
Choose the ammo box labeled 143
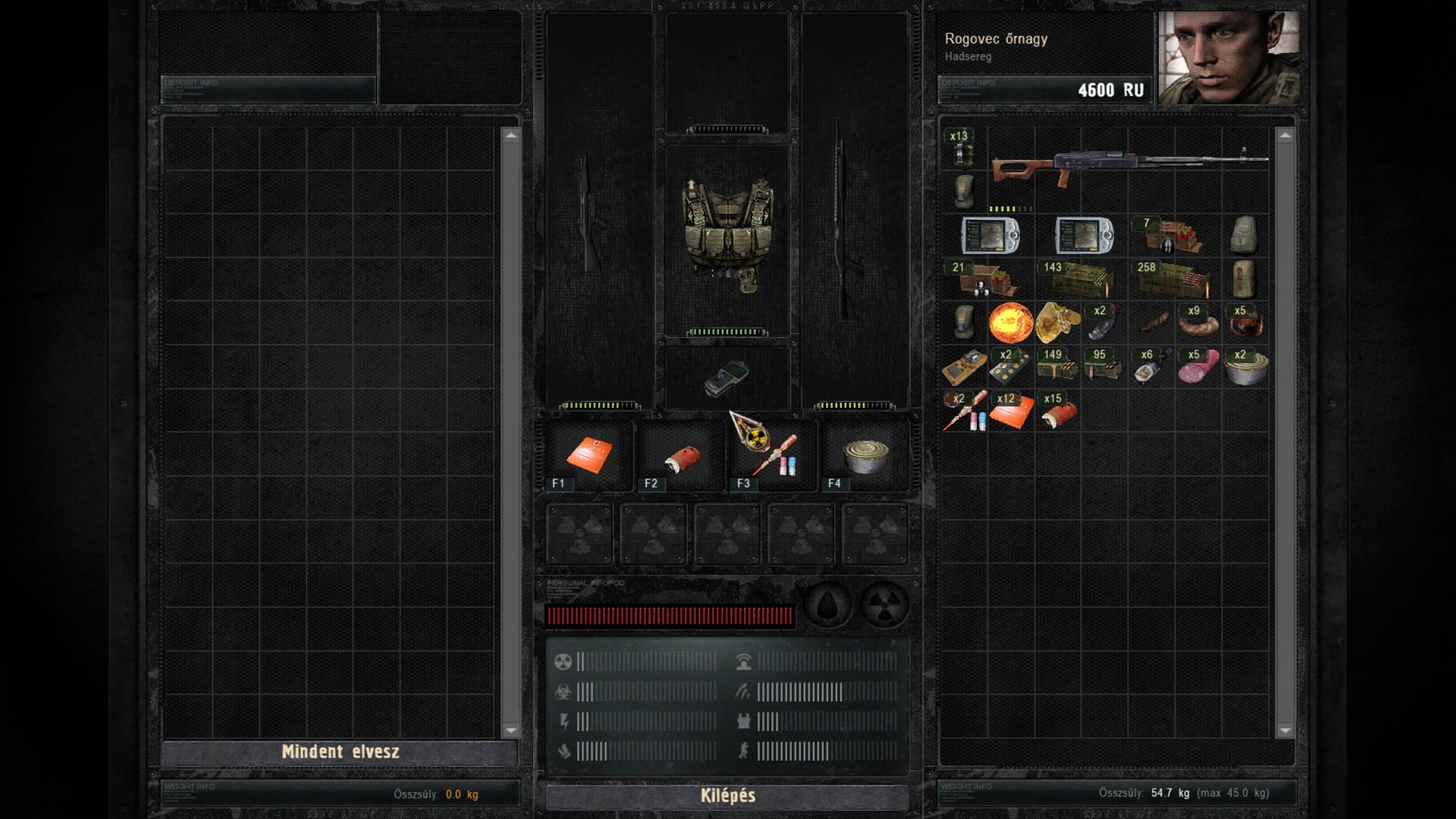click(1079, 279)
